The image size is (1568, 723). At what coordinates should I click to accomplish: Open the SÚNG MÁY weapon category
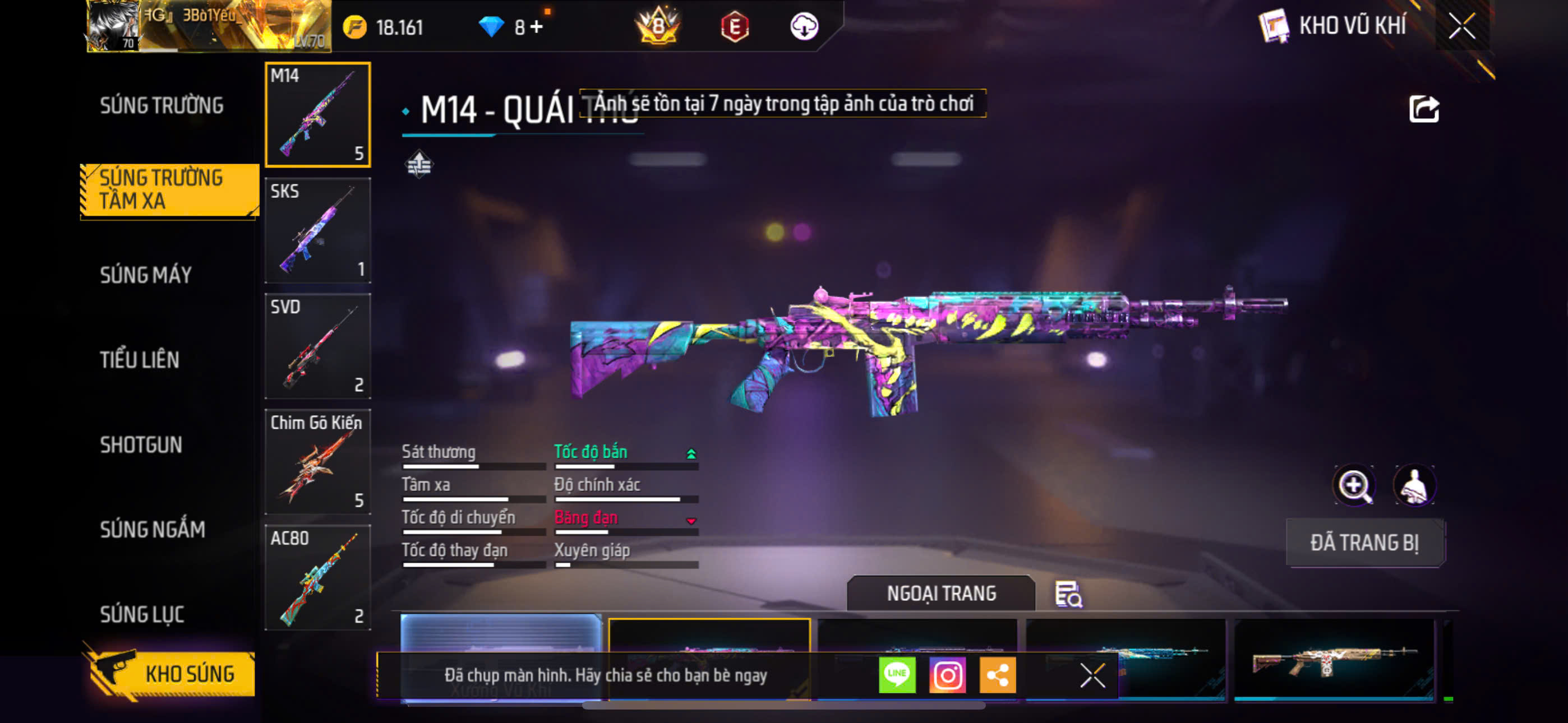click(x=145, y=275)
